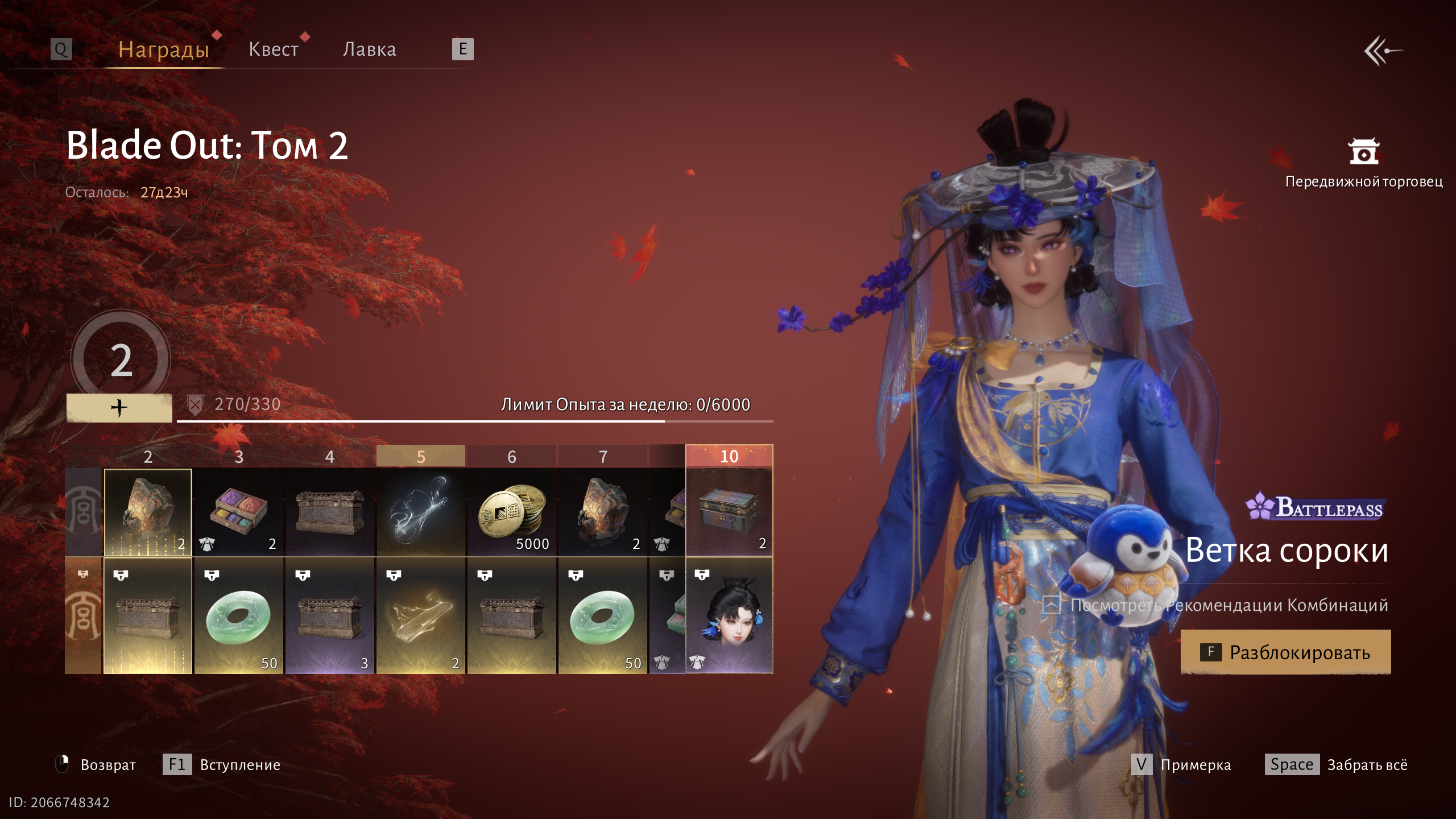Switch to the Лавка tab
Image resolution: width=1456 pixels, height=819 pixels.
369,49
